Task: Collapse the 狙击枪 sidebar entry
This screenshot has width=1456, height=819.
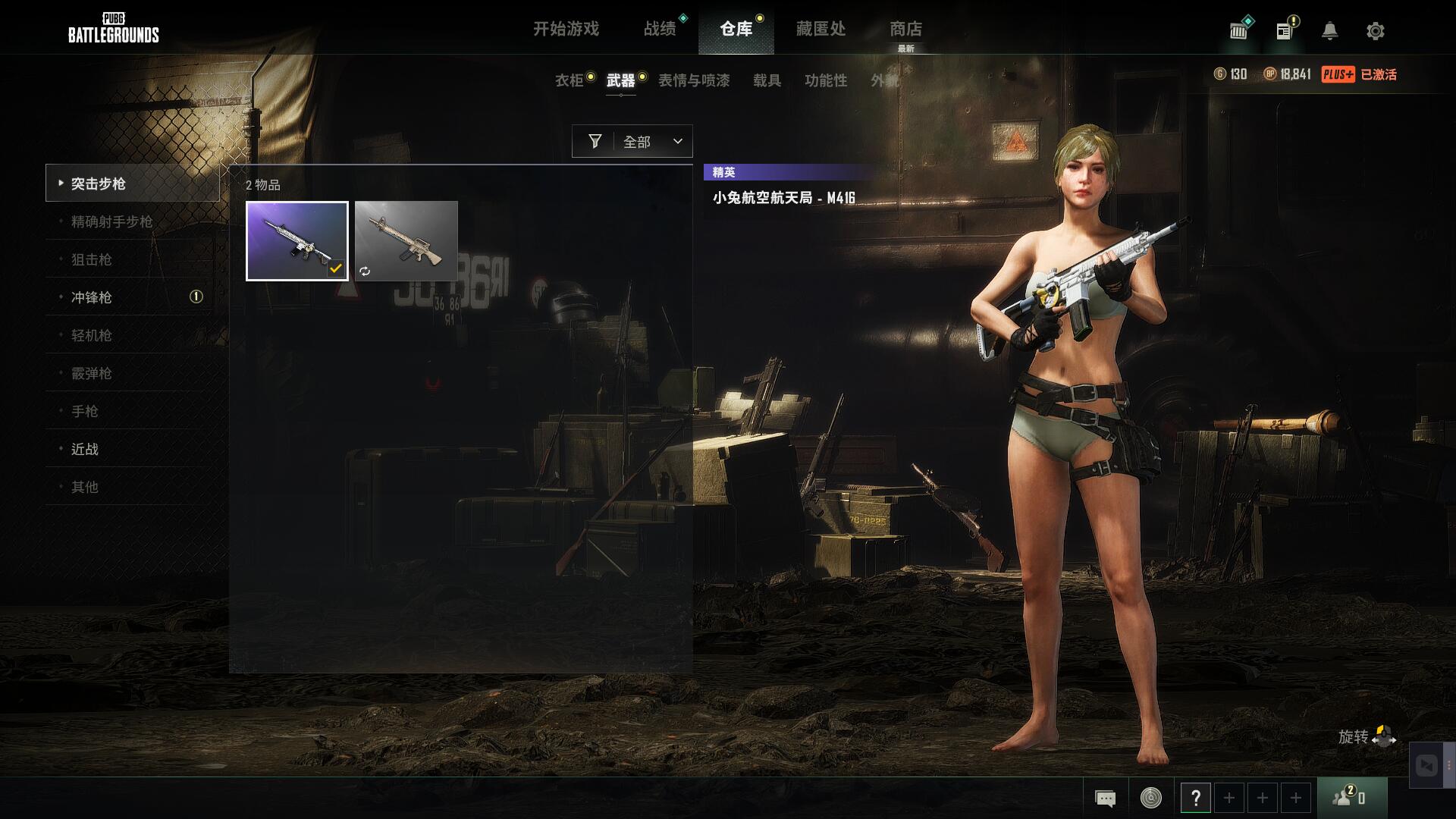Action: click(x=89, y=259)
